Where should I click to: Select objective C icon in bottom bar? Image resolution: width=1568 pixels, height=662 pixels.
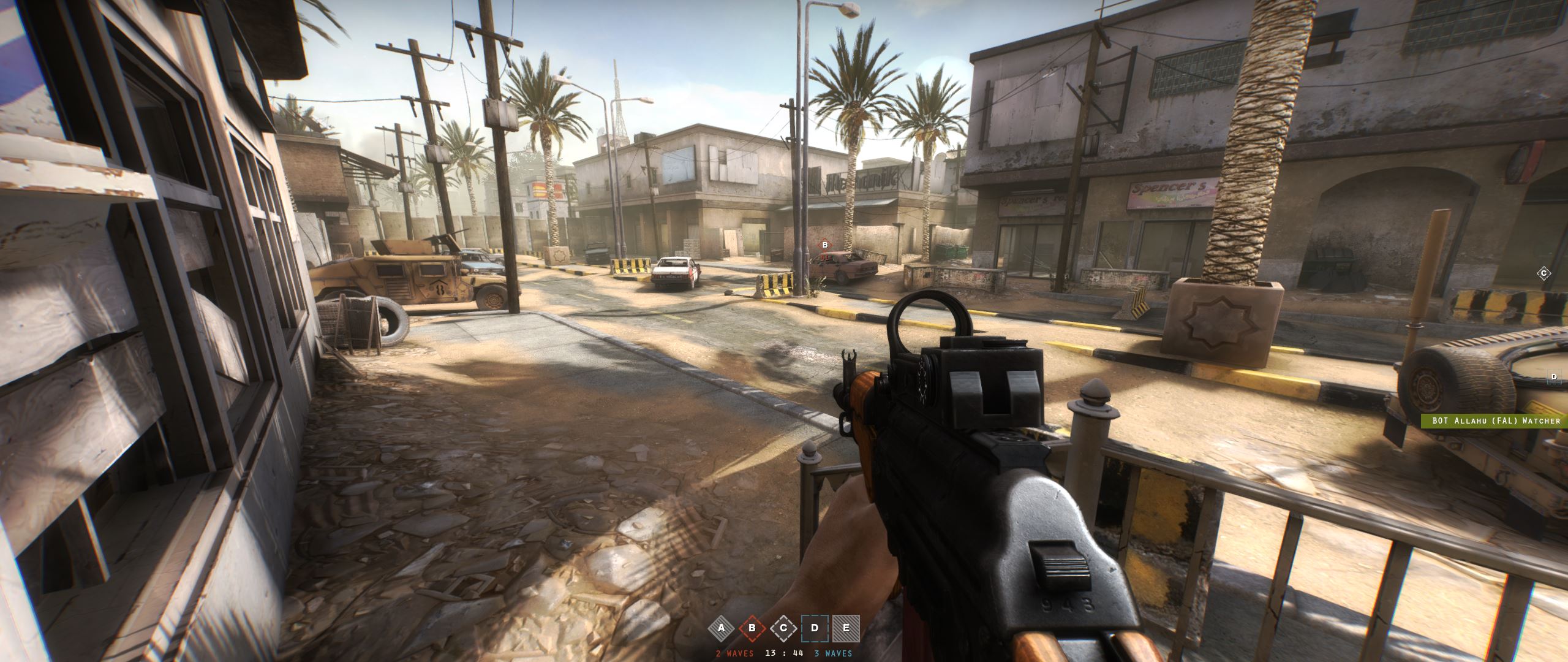(x=783, y=628)
